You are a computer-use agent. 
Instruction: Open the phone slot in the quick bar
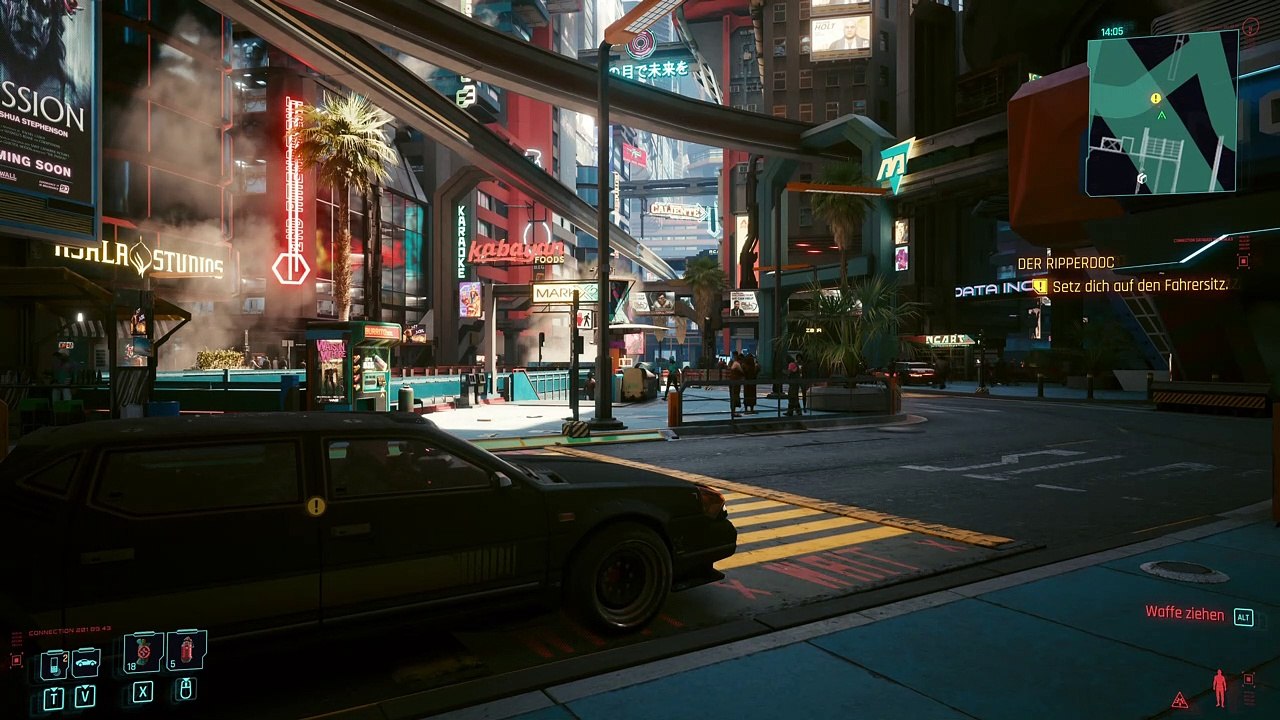point(53,664)
